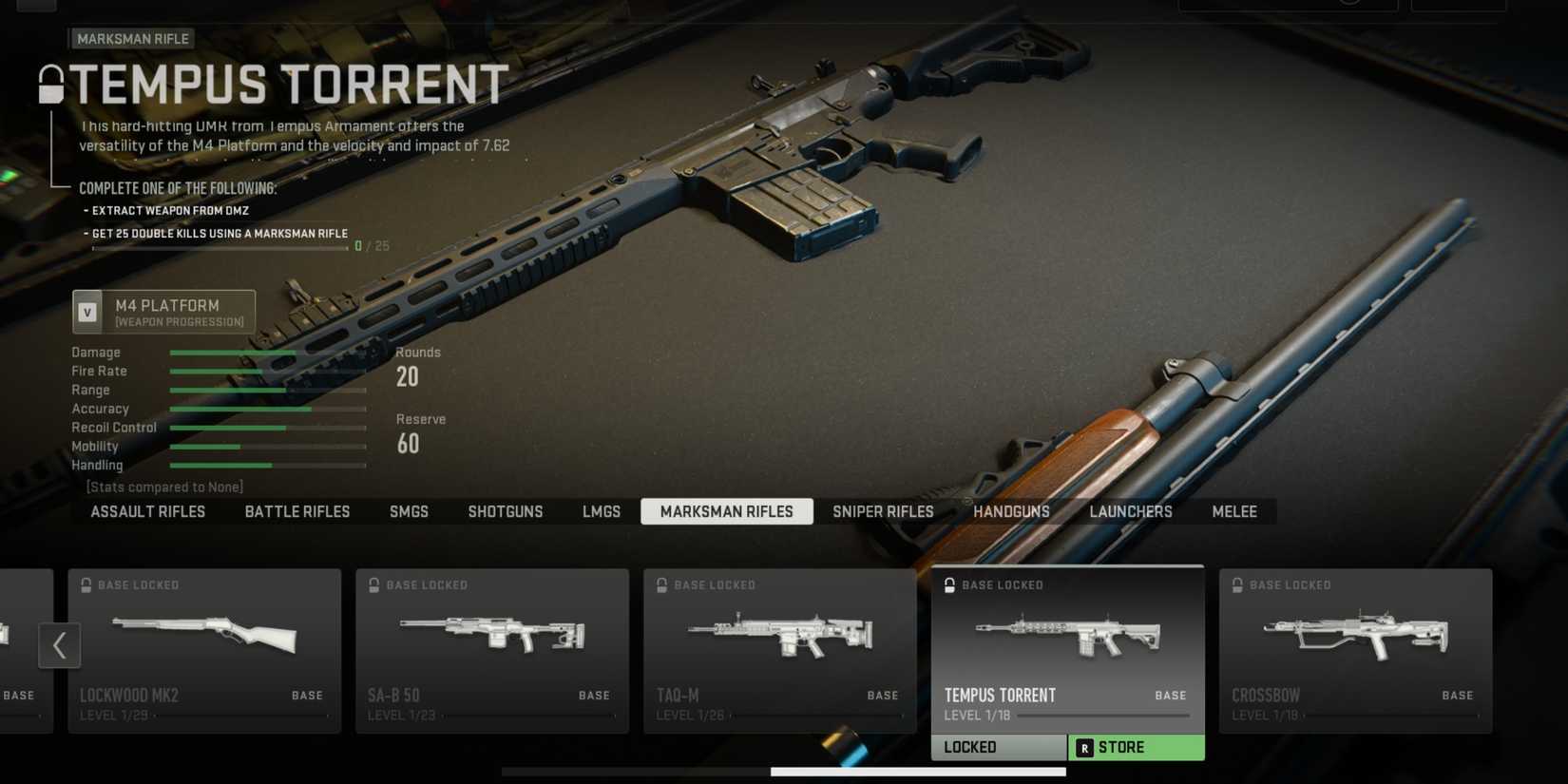The image size is (1568, 784).
Task: Click the horizontal scrollbar below the weapon list
Action: point(917,772)
